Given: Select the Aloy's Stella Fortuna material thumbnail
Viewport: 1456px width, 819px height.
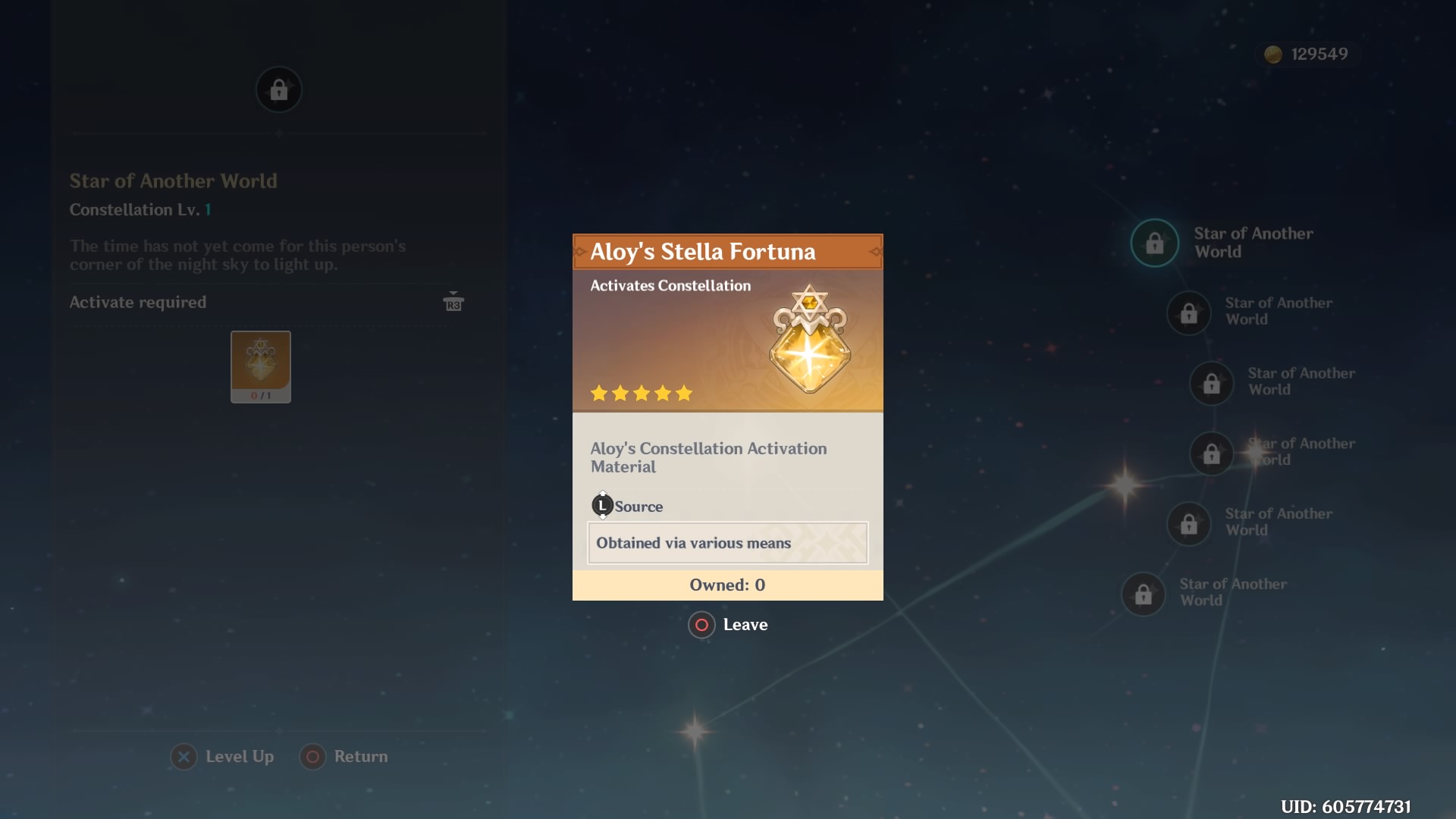Looking at the screenshot, I should pyautogui.click(x=261, y=367).
